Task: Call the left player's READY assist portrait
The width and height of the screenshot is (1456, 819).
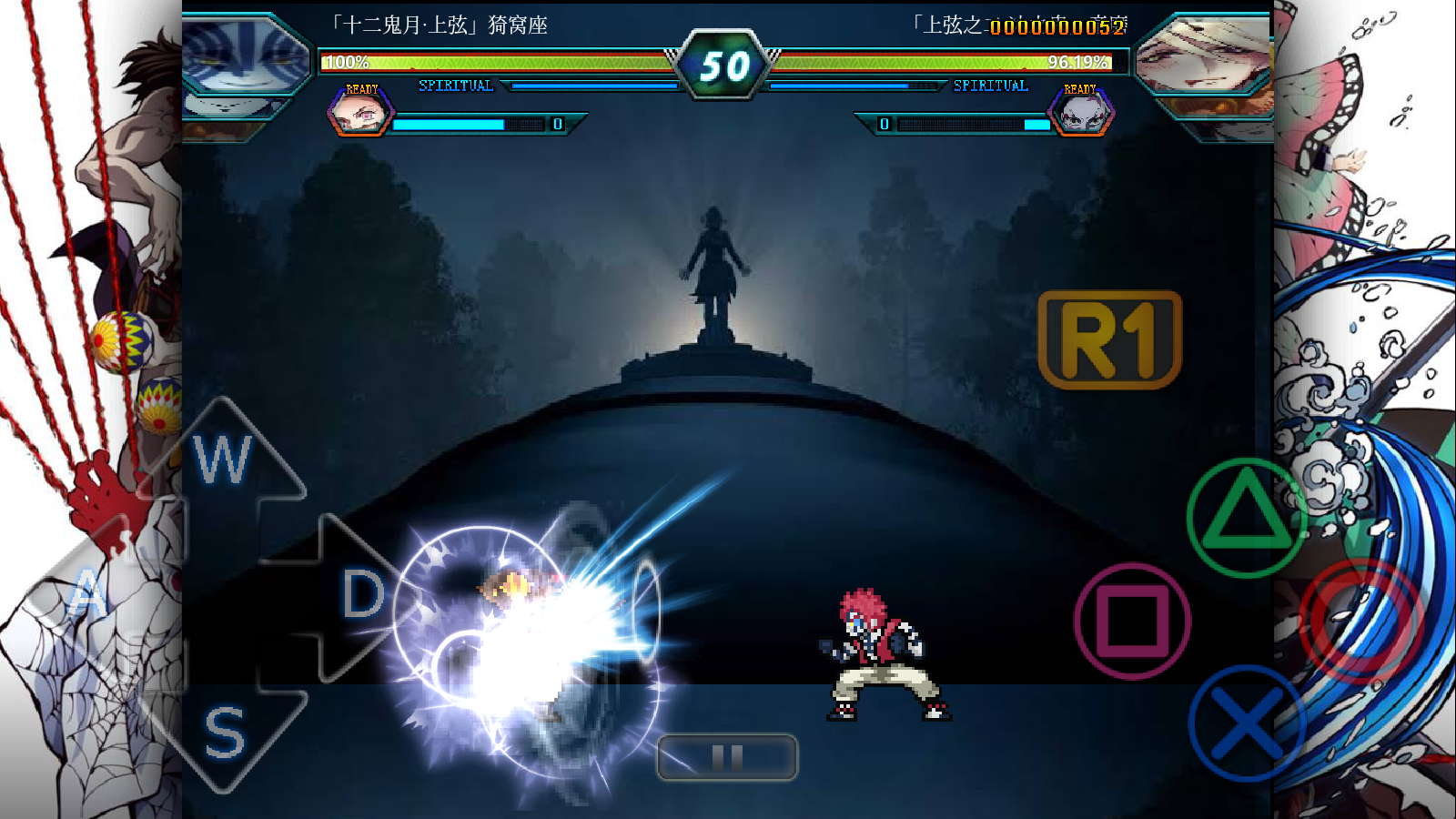Action: (360, 115)
